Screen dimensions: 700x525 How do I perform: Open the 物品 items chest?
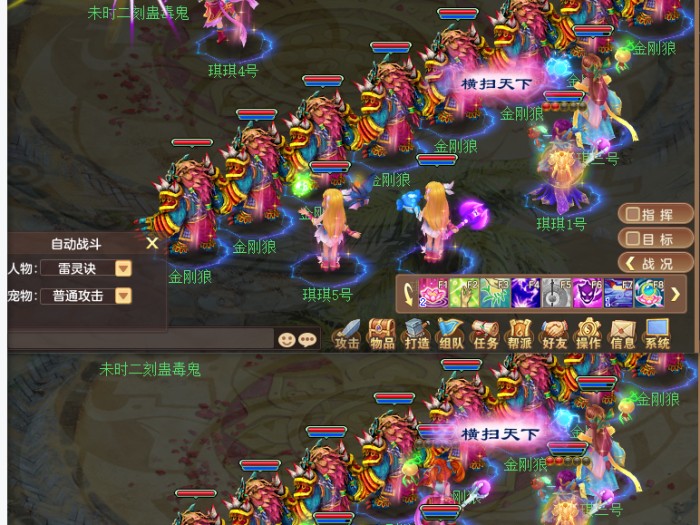coord(382,334)
